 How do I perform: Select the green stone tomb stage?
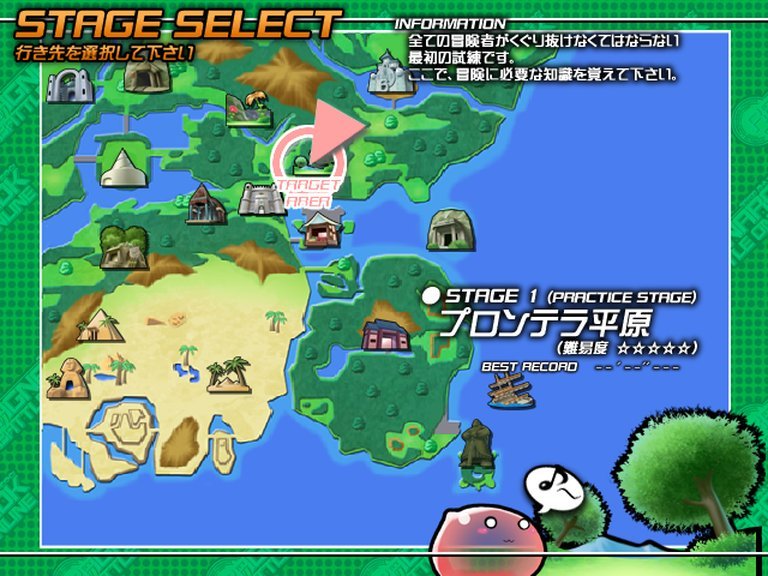click(446, 231)
